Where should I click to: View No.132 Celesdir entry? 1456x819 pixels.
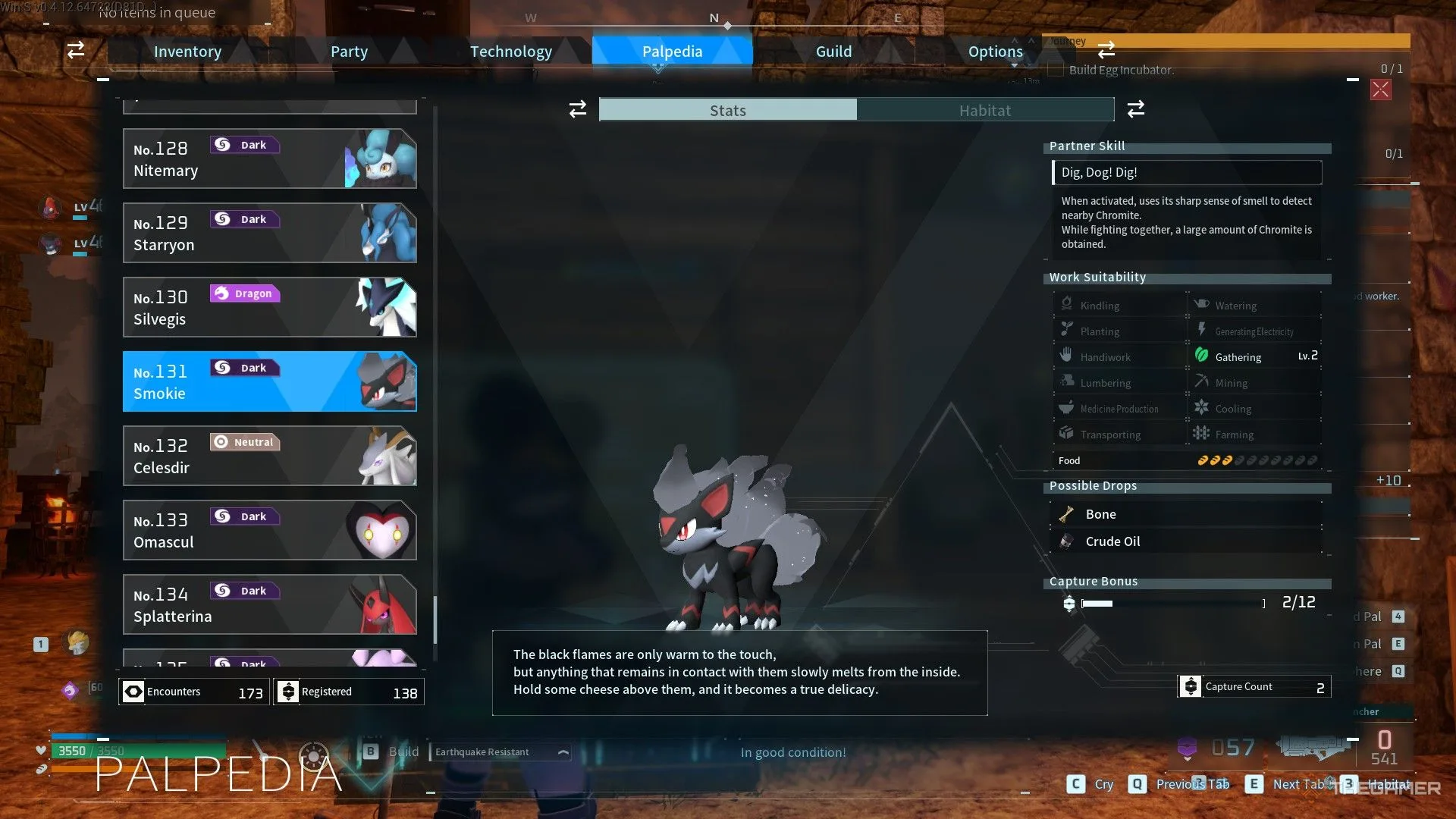click(x=269, y=456)
